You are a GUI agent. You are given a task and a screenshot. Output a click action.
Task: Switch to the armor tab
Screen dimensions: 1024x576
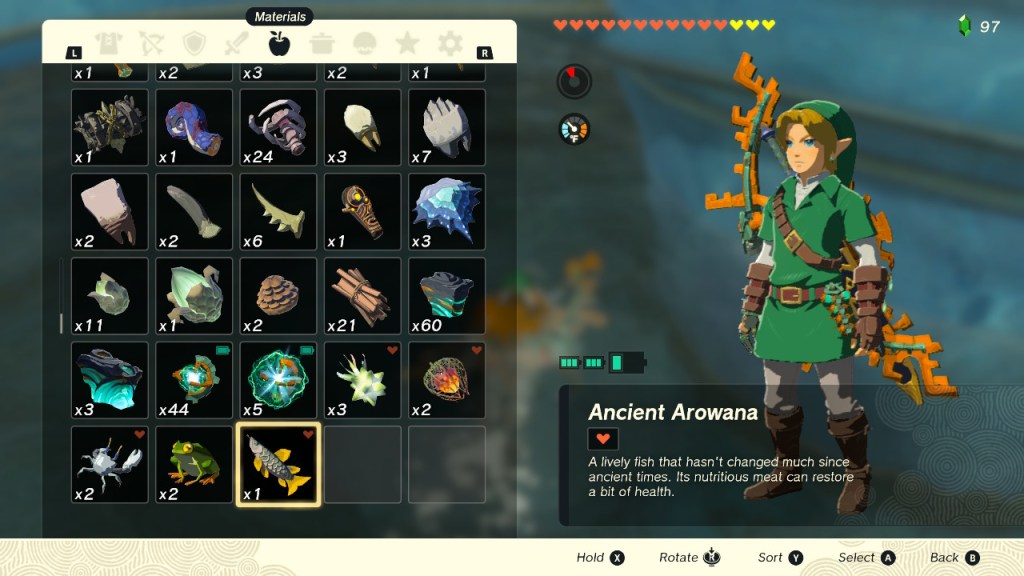click(x=108, y=43)
